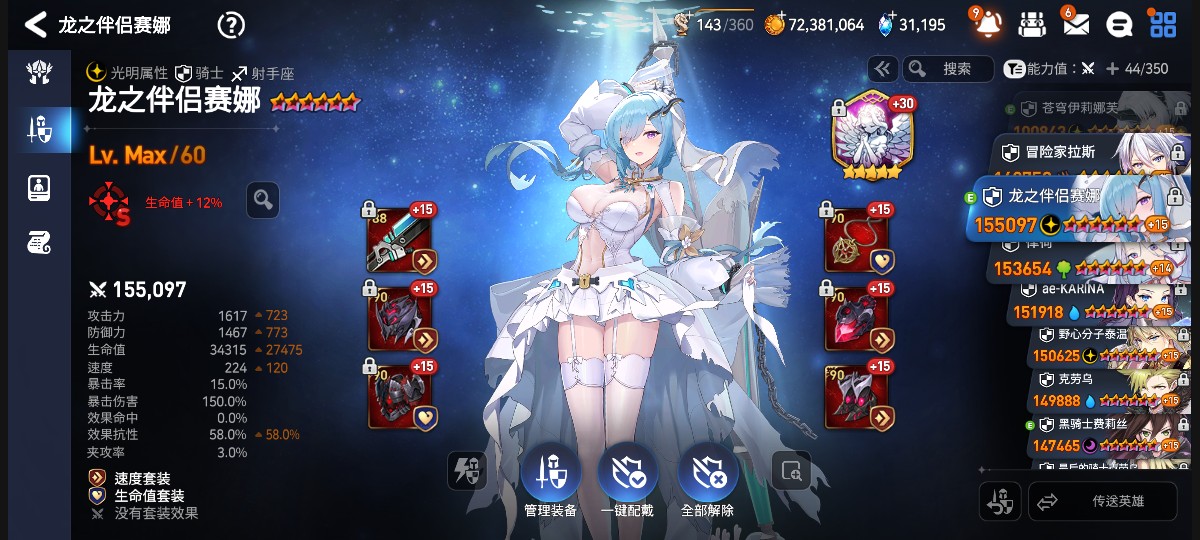Open the 管理装备 manage equipment button

click(550, 481)
